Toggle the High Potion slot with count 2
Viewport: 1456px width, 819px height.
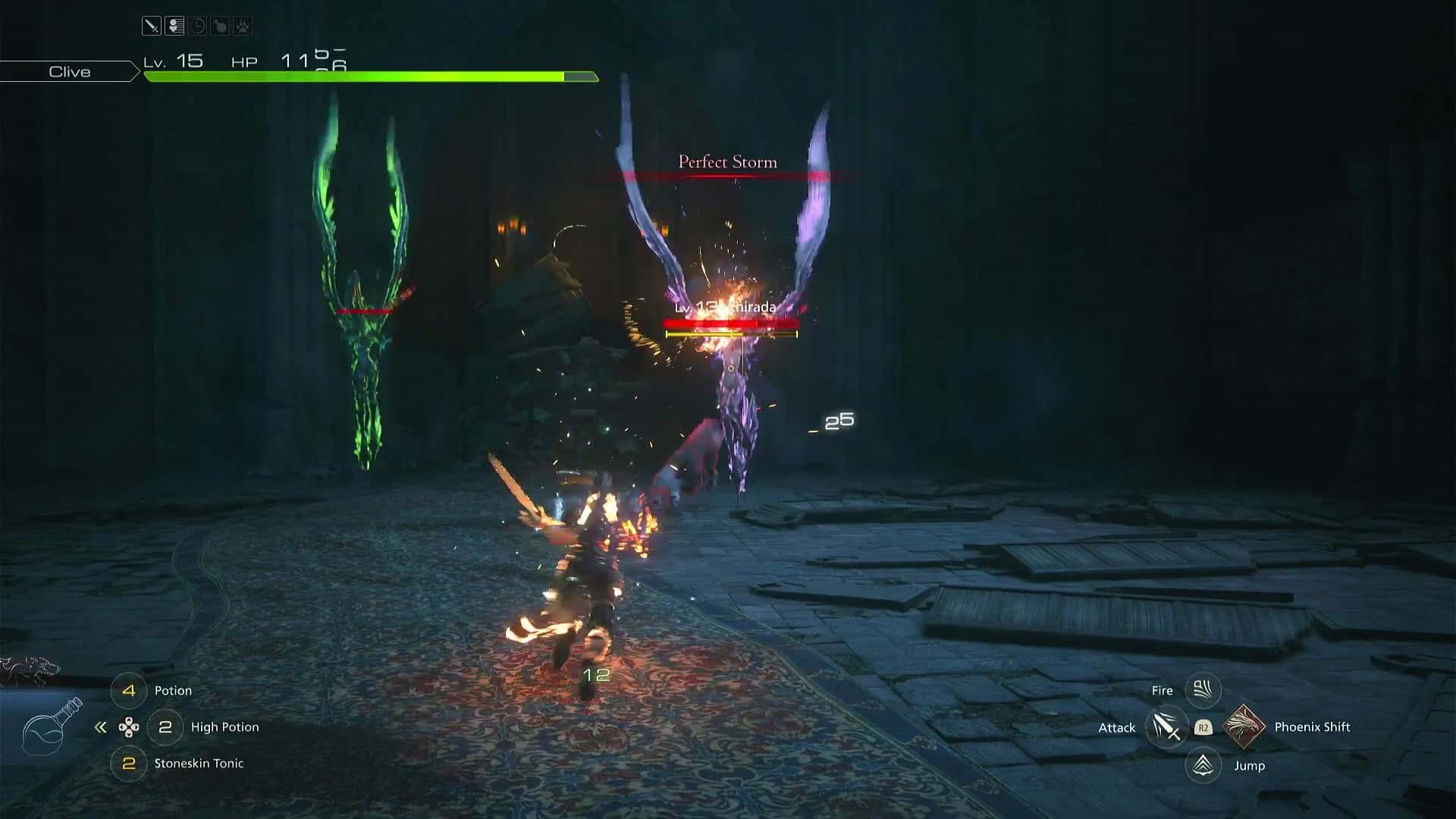[x=165, y=727]
